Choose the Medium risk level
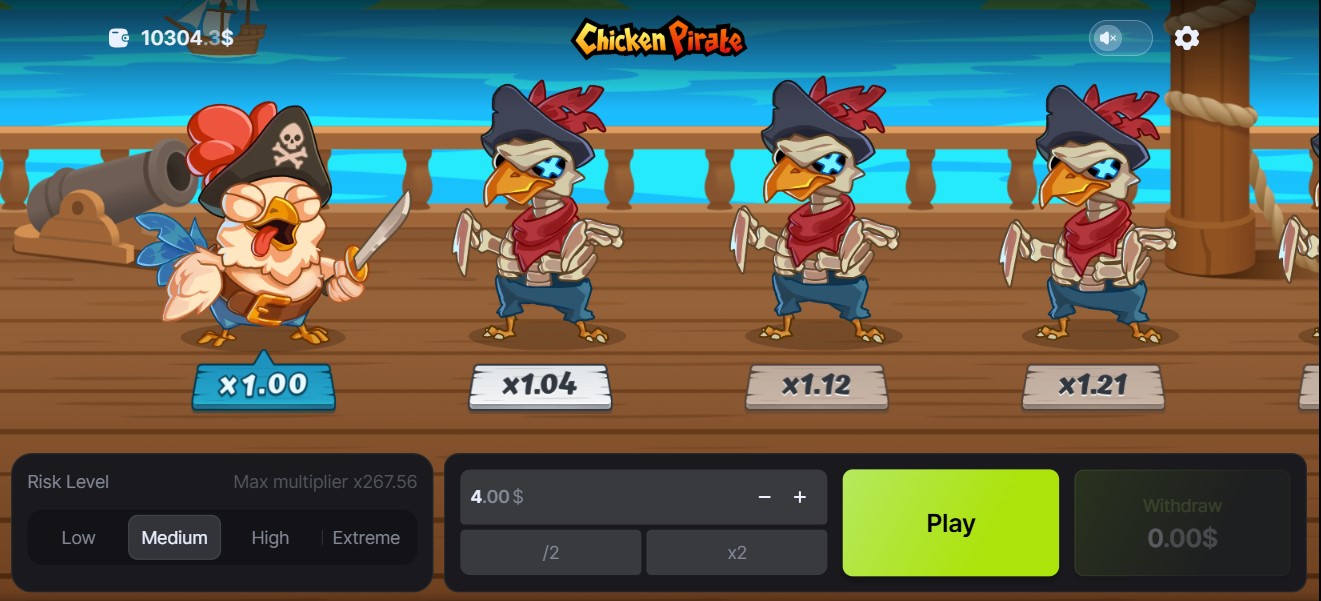 coord(174,538)
